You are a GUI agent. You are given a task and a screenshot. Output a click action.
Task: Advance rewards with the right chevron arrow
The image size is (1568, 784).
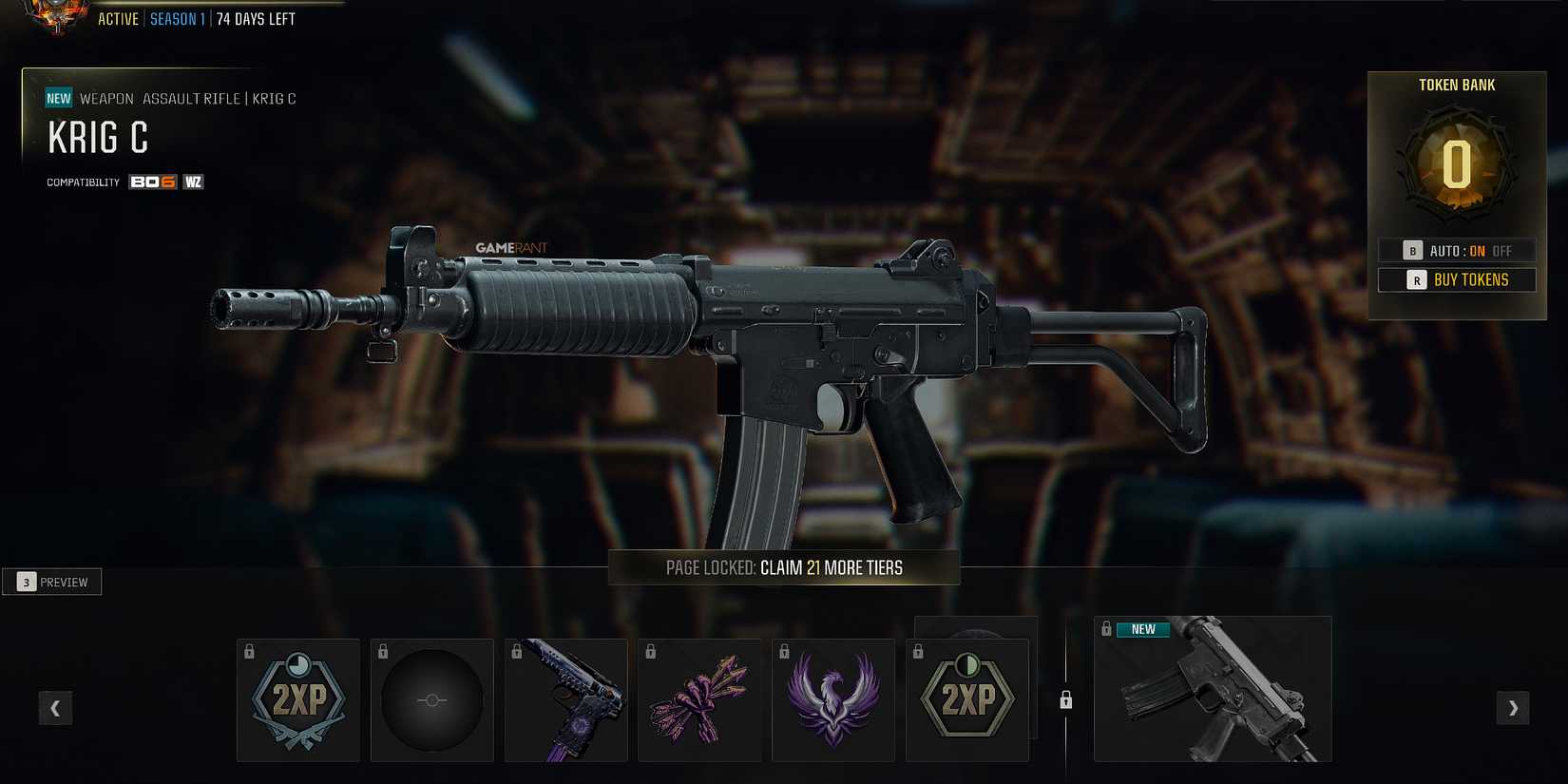[1513, 708]
